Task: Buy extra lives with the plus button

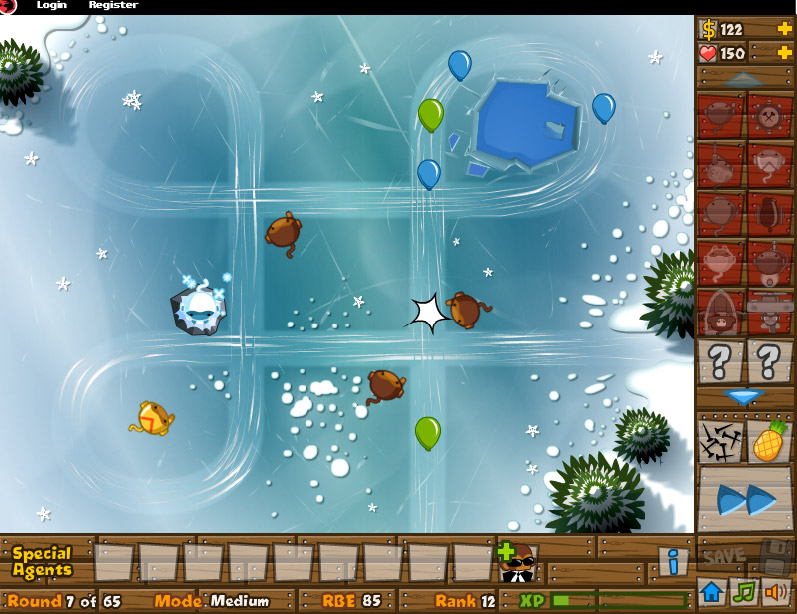Action: point(784,52)
